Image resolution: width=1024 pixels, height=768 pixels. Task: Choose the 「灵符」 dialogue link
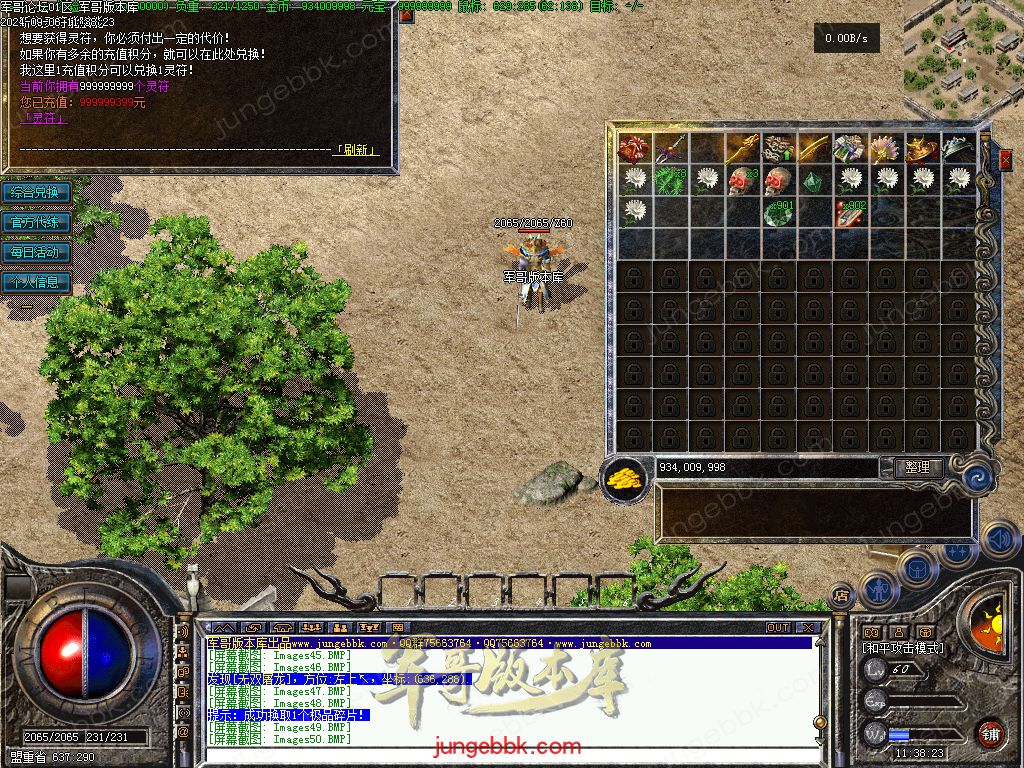pos(44,118)
